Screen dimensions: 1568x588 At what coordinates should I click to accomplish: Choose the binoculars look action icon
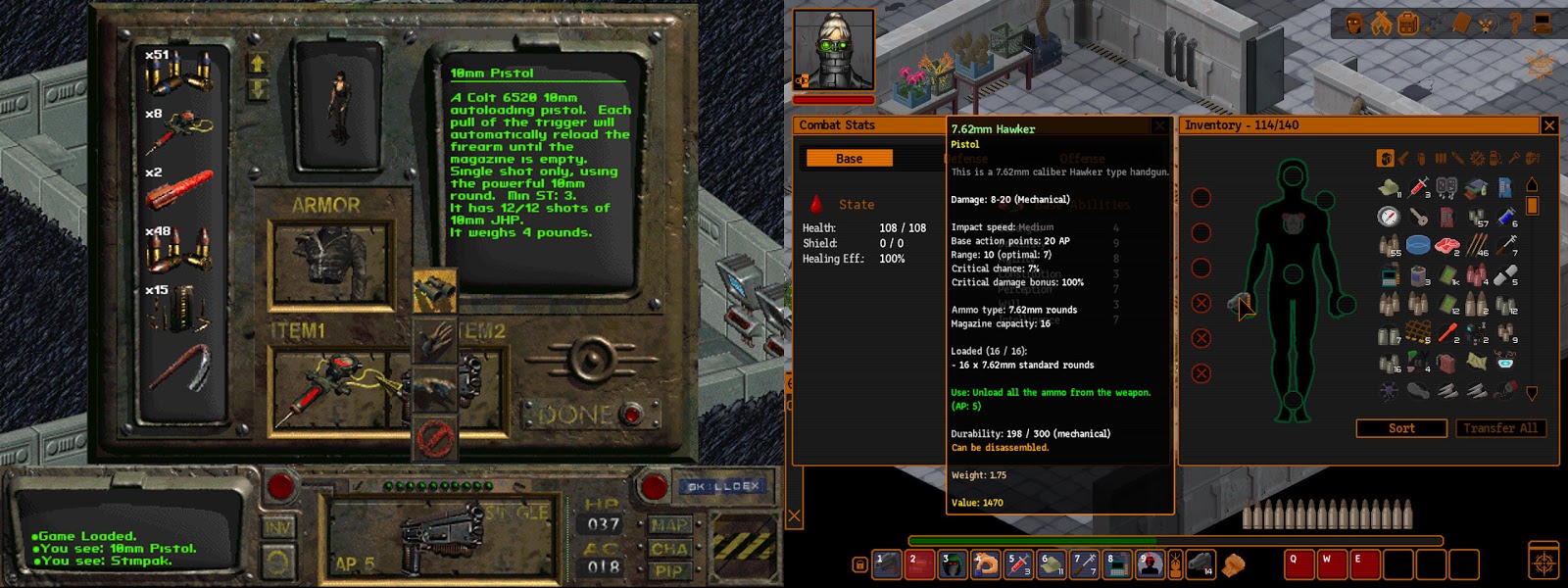434,292
